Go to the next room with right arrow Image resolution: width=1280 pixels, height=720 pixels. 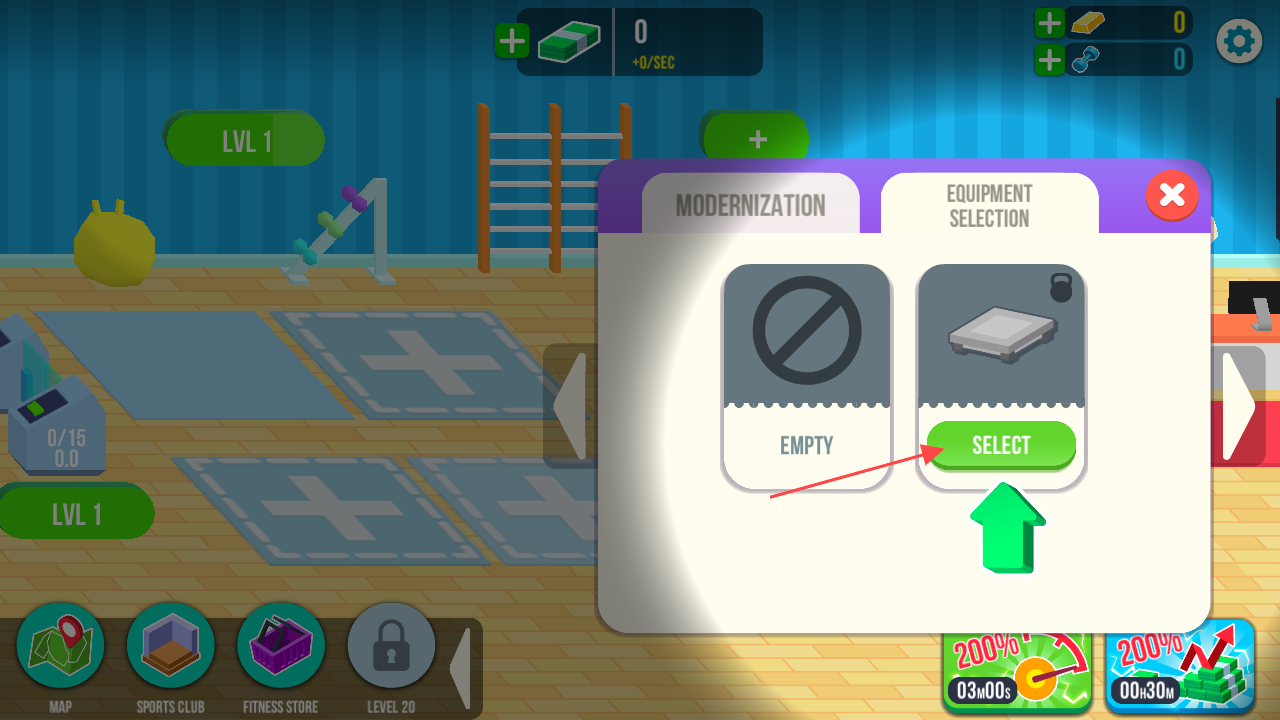tap(1240, 405)
